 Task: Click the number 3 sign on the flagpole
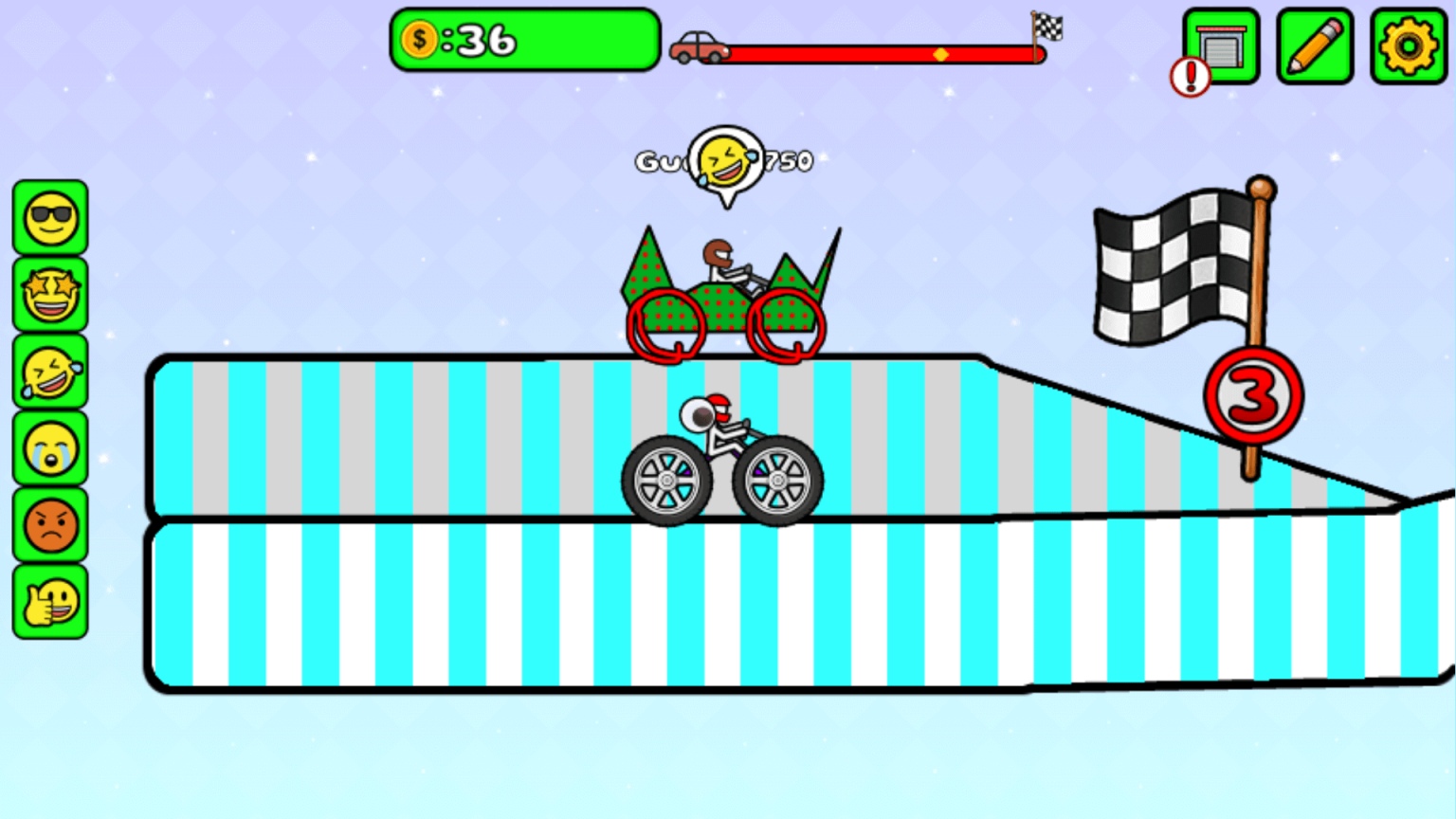coord(1253,393)
